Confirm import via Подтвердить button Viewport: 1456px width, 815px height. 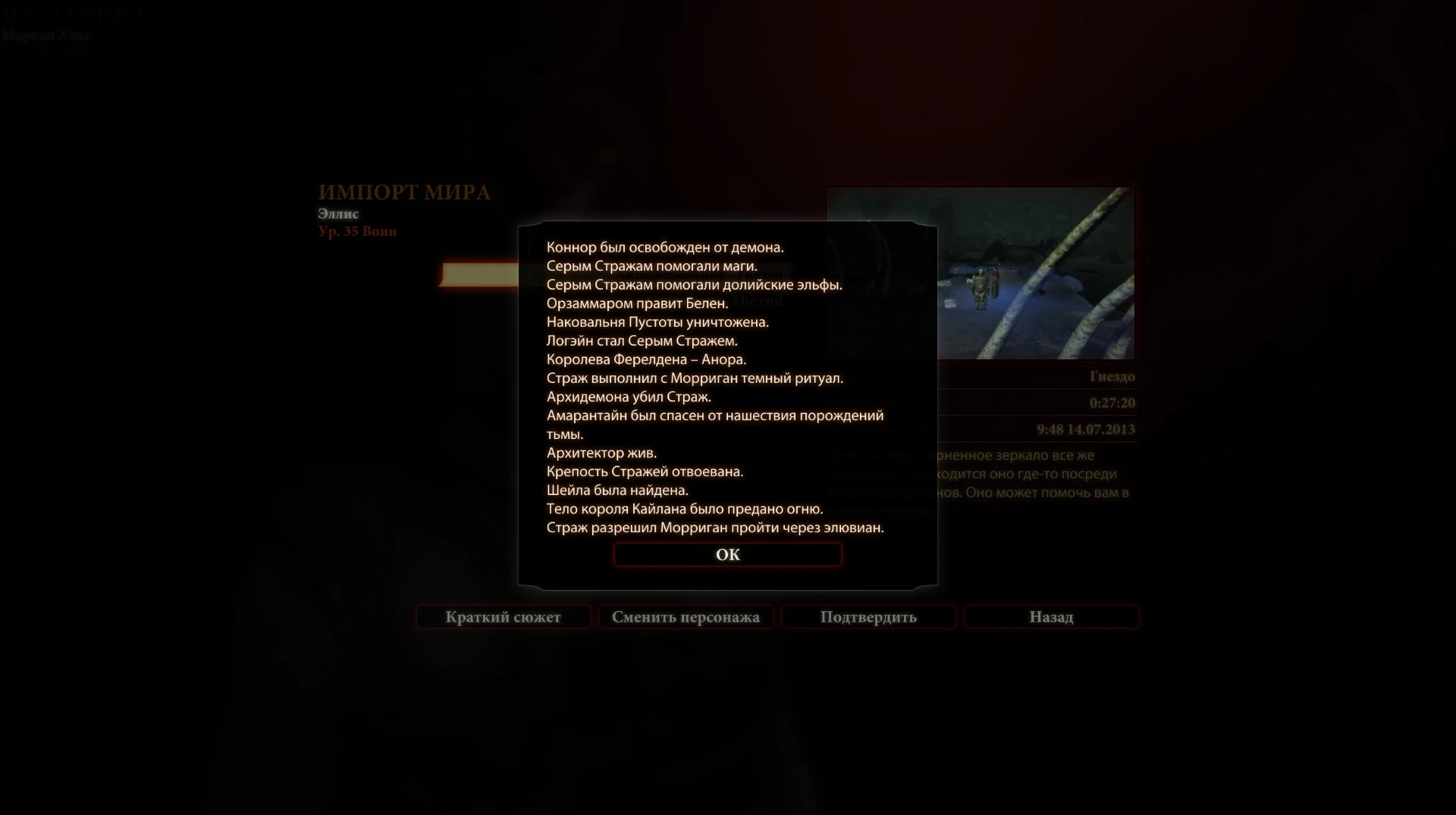(868, 616)
